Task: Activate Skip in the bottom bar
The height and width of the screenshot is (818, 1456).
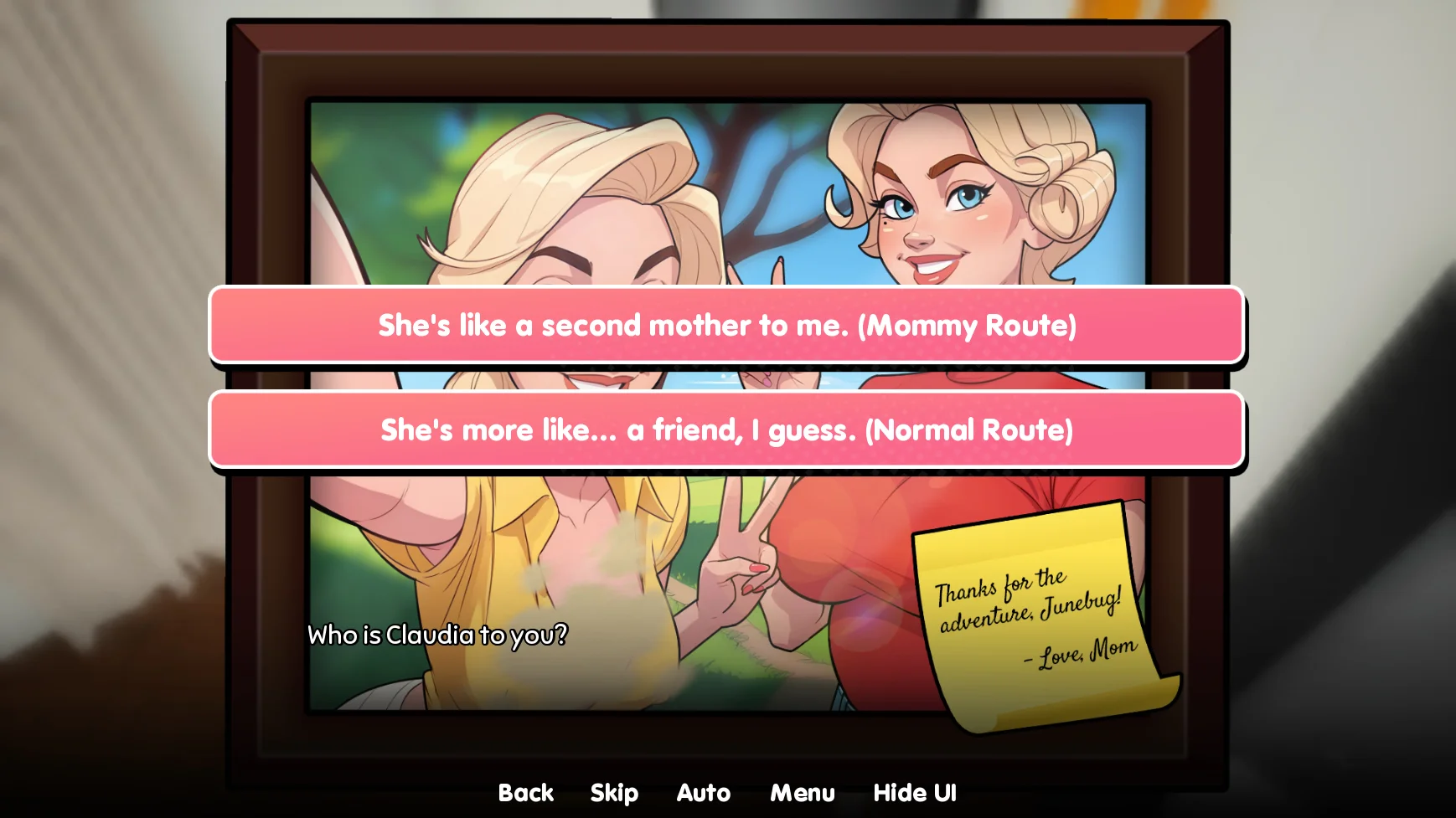Action: coord(614,793)
